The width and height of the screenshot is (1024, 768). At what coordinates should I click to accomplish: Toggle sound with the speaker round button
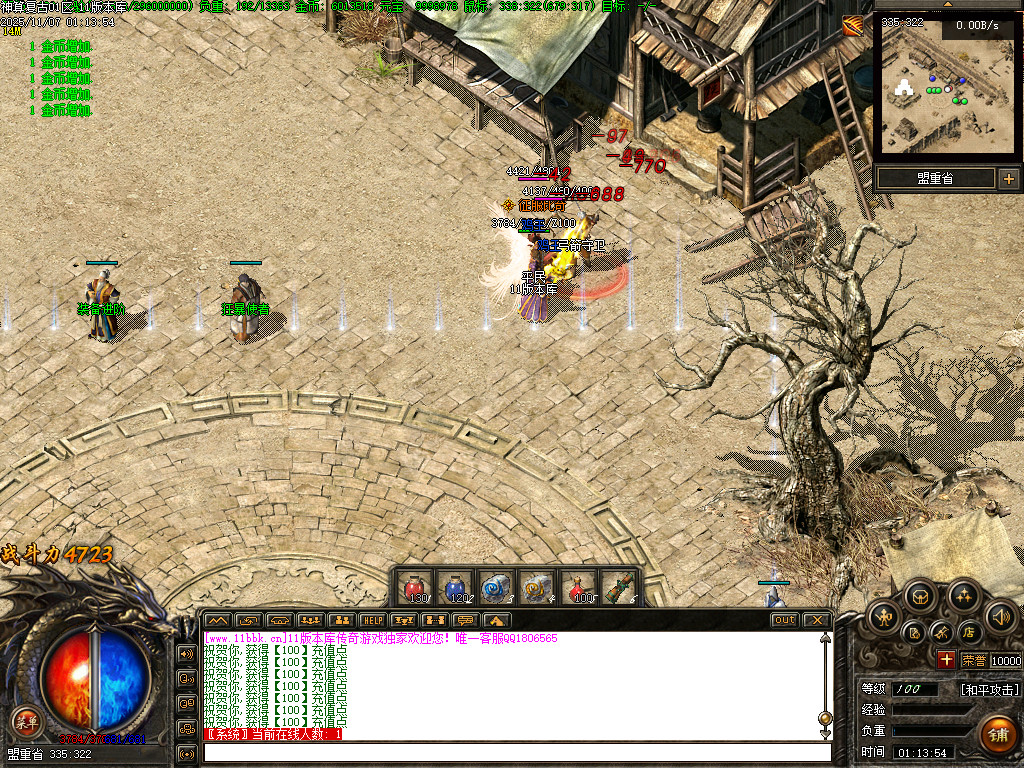tap(1000, 615)
